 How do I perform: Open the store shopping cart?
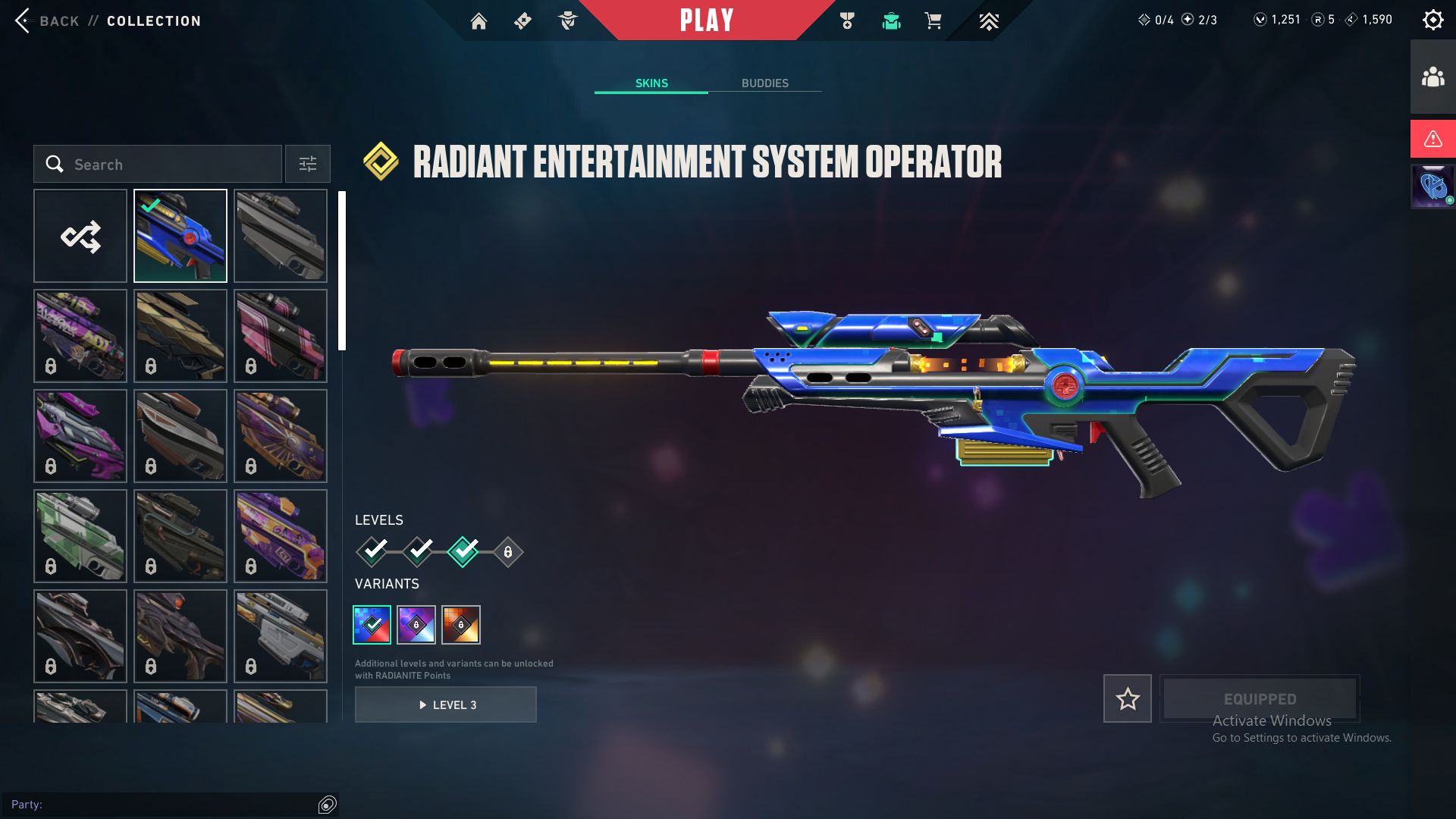(x=933, y=21)
